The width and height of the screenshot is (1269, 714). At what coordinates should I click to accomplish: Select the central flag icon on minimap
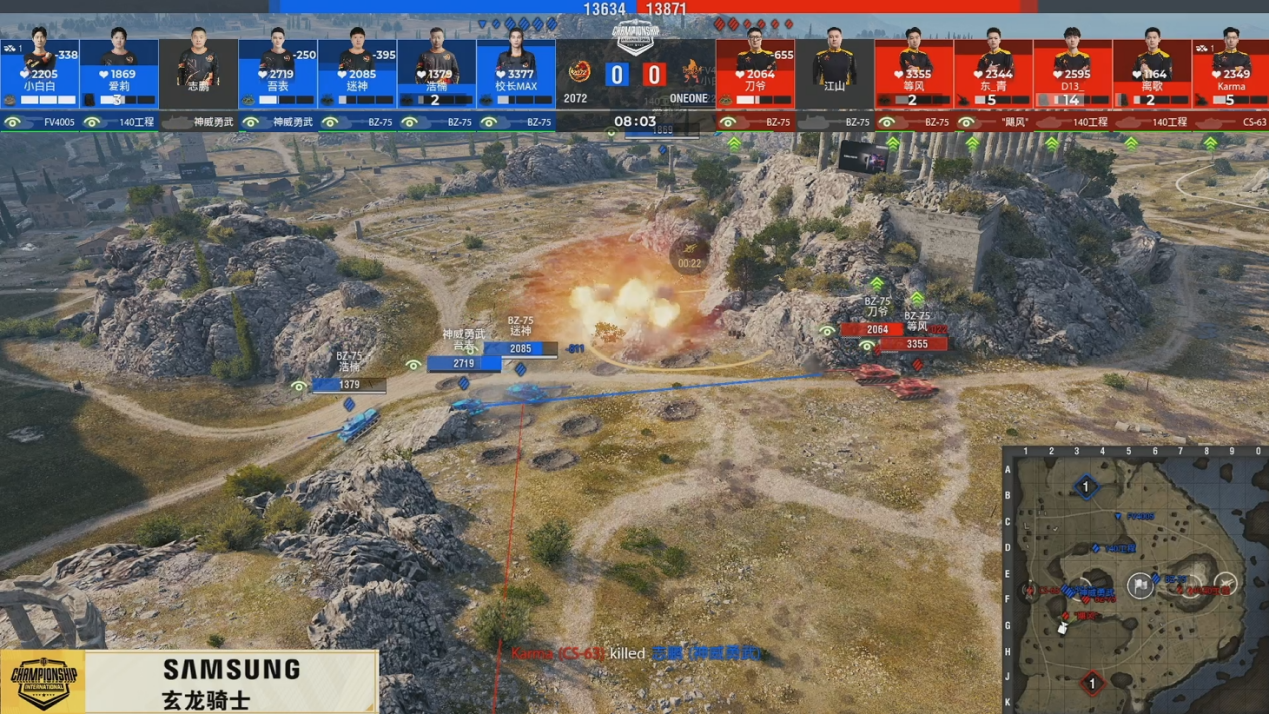1141,585
